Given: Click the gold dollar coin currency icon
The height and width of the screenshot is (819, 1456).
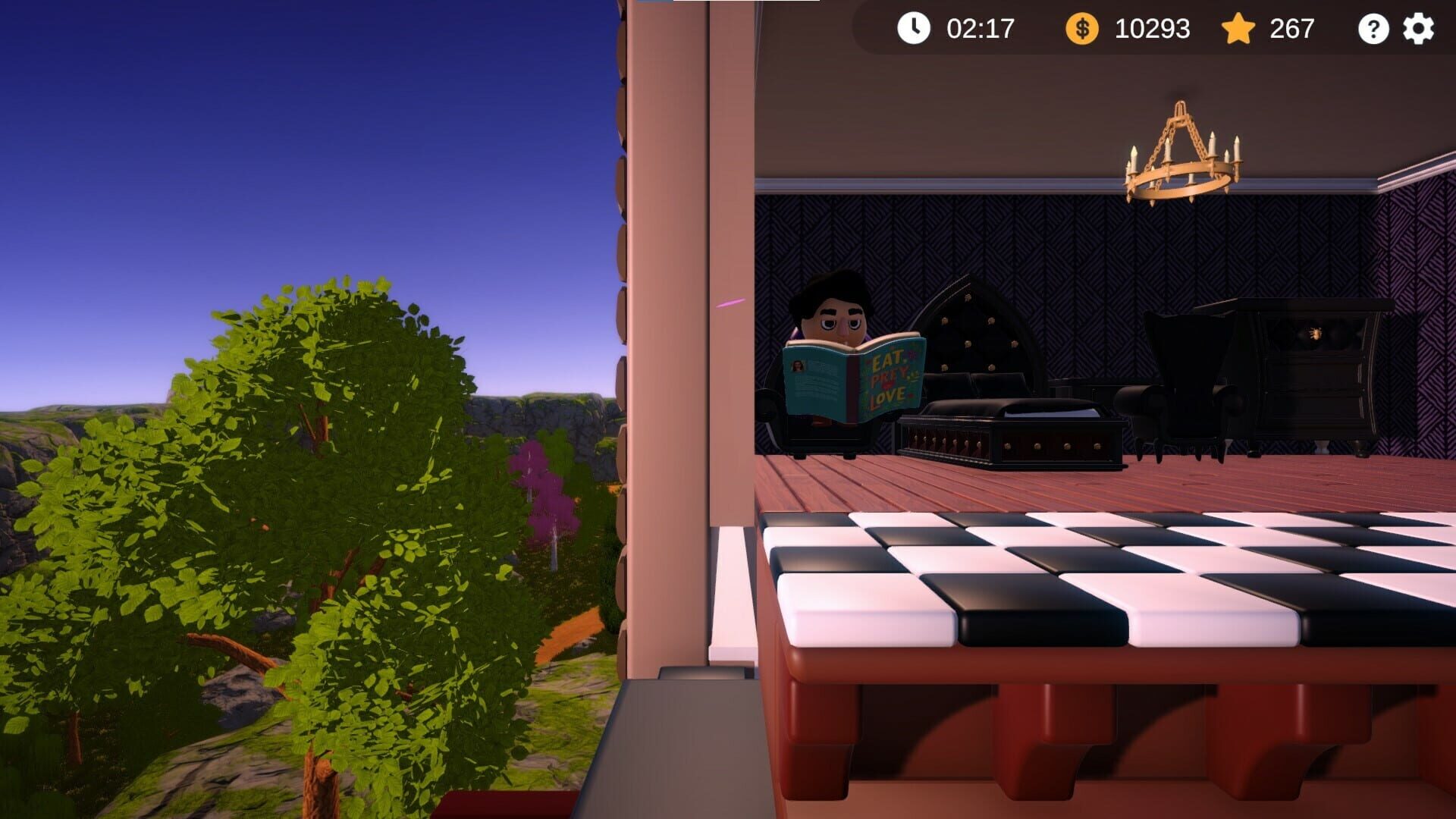Looking at the screenshot, I should pyautogui.click(x=1081, y=29).
